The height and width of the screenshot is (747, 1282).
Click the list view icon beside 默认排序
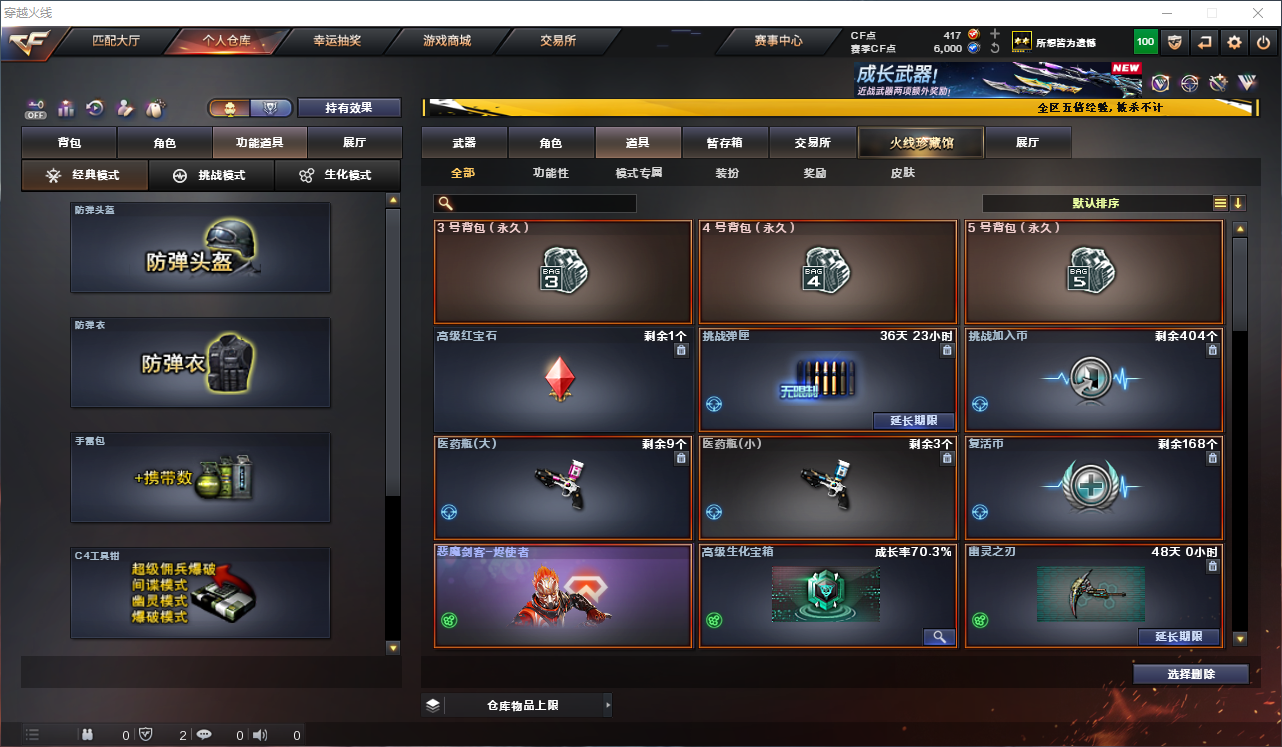coord(1219,202)
